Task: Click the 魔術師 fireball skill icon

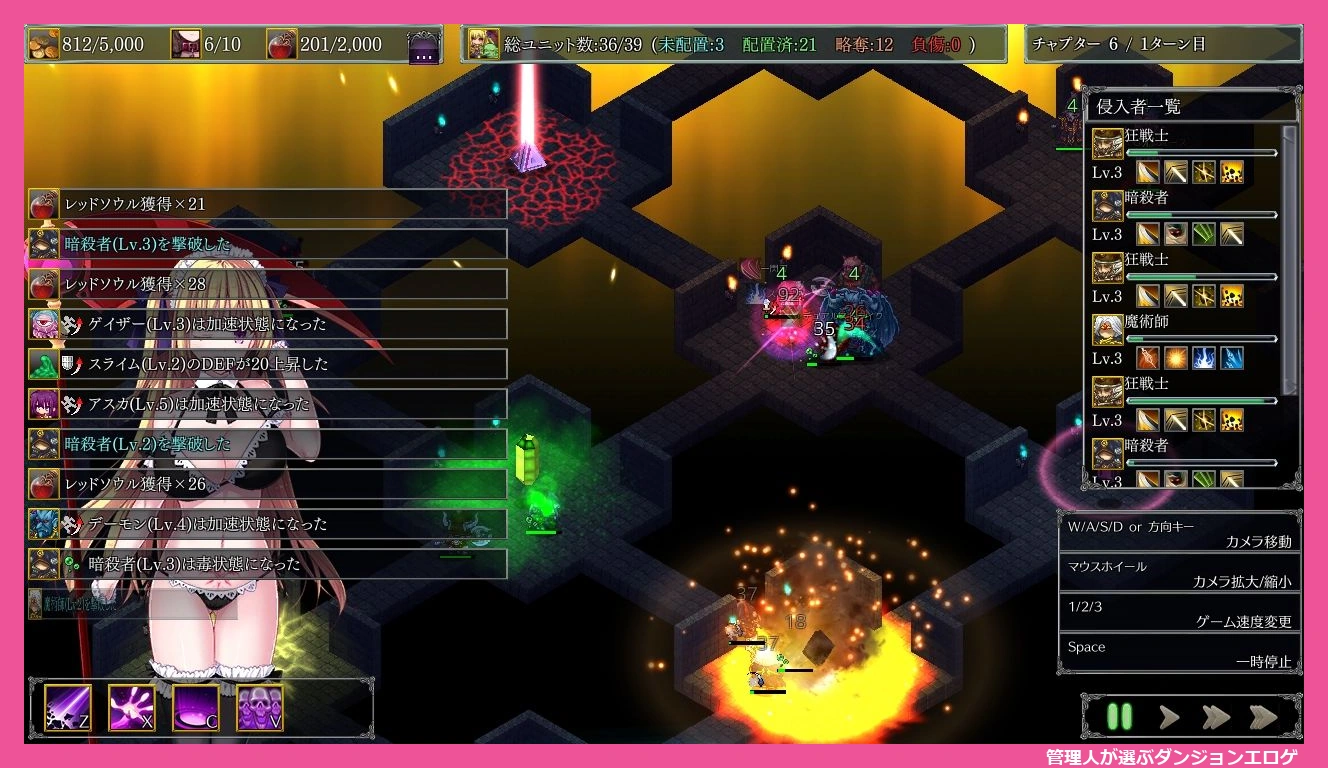Action: click(x=1175, y=358)
